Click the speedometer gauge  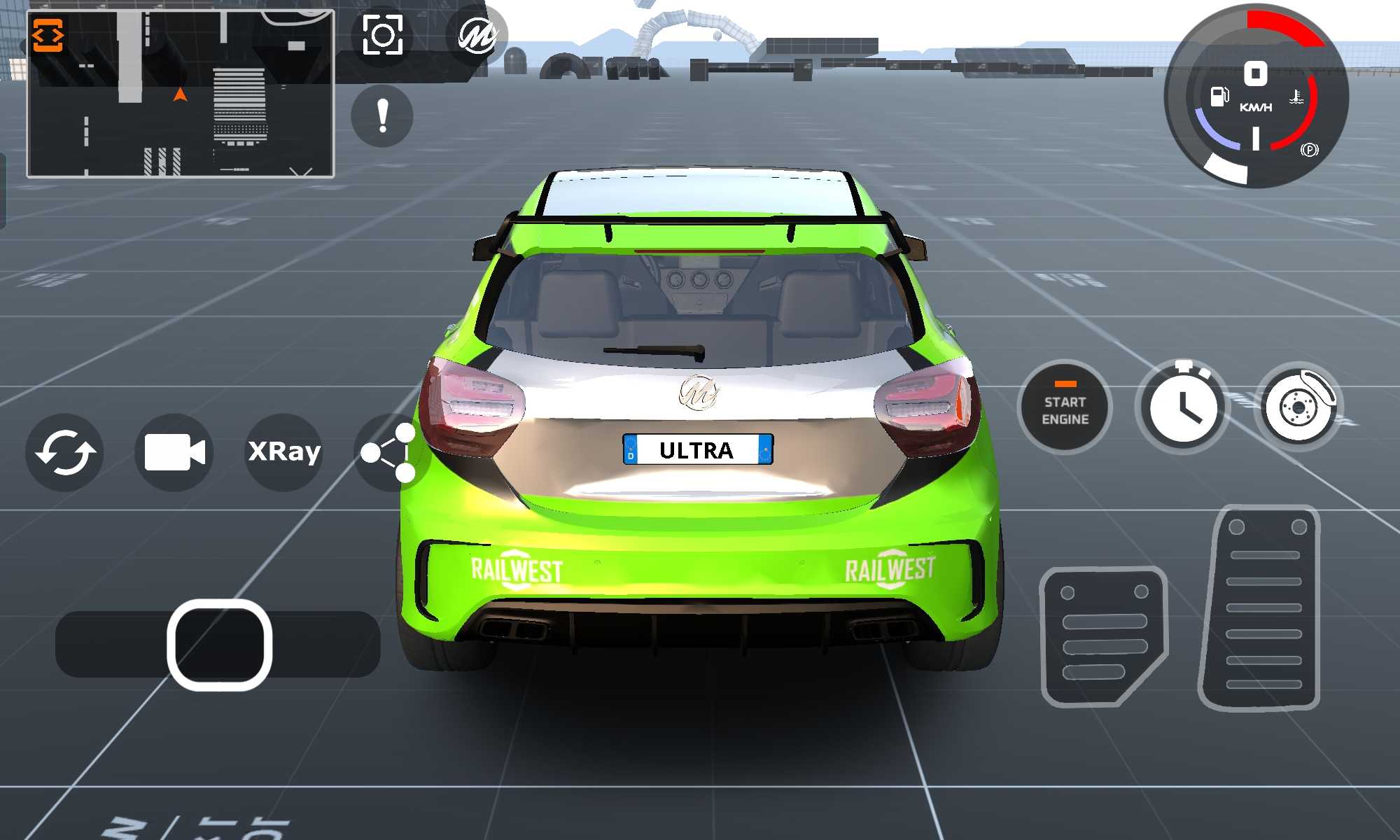pyautogui.click(x=1256, y=97)
